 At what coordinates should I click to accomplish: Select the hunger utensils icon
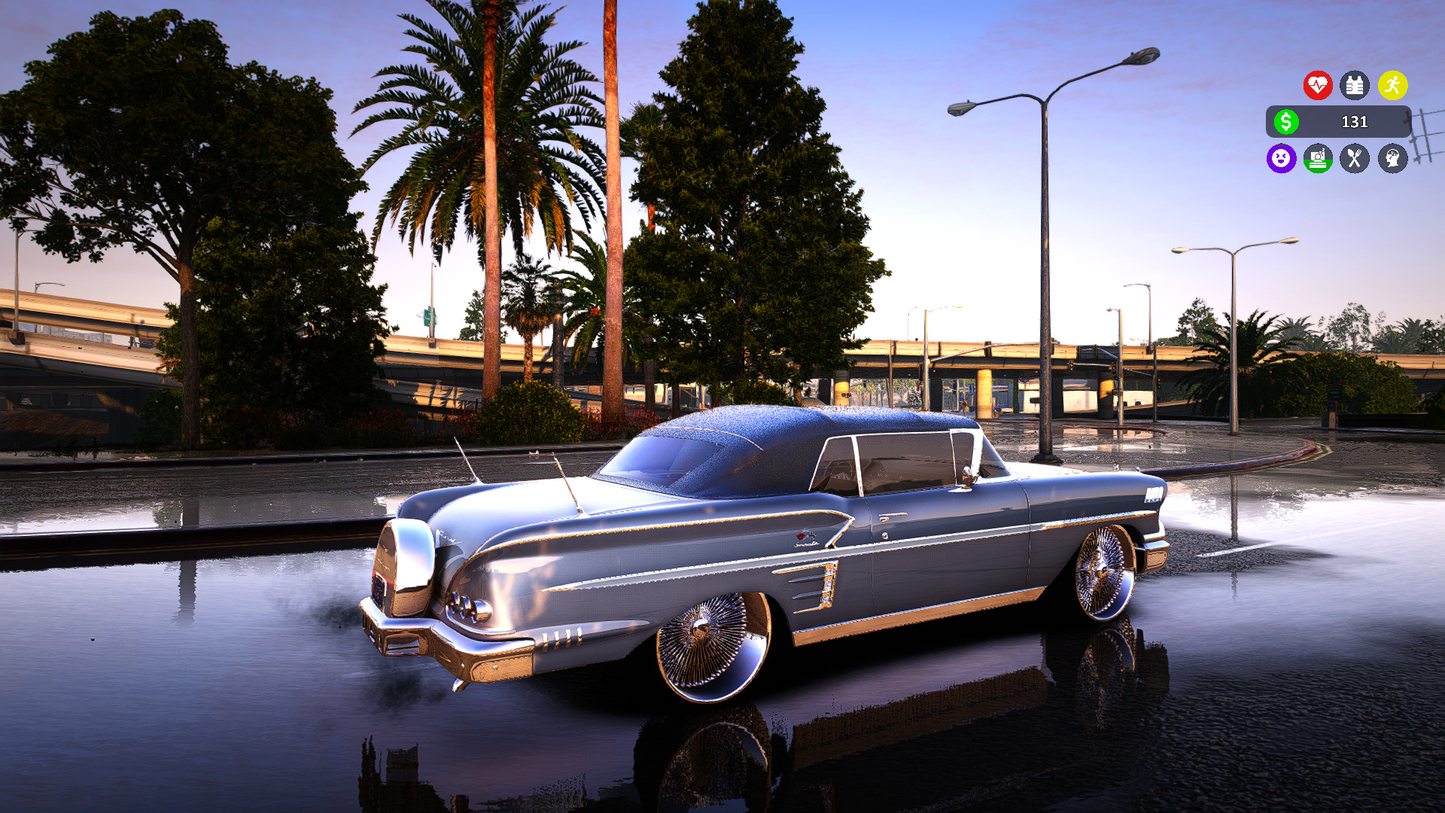[x=1353, y=157]
